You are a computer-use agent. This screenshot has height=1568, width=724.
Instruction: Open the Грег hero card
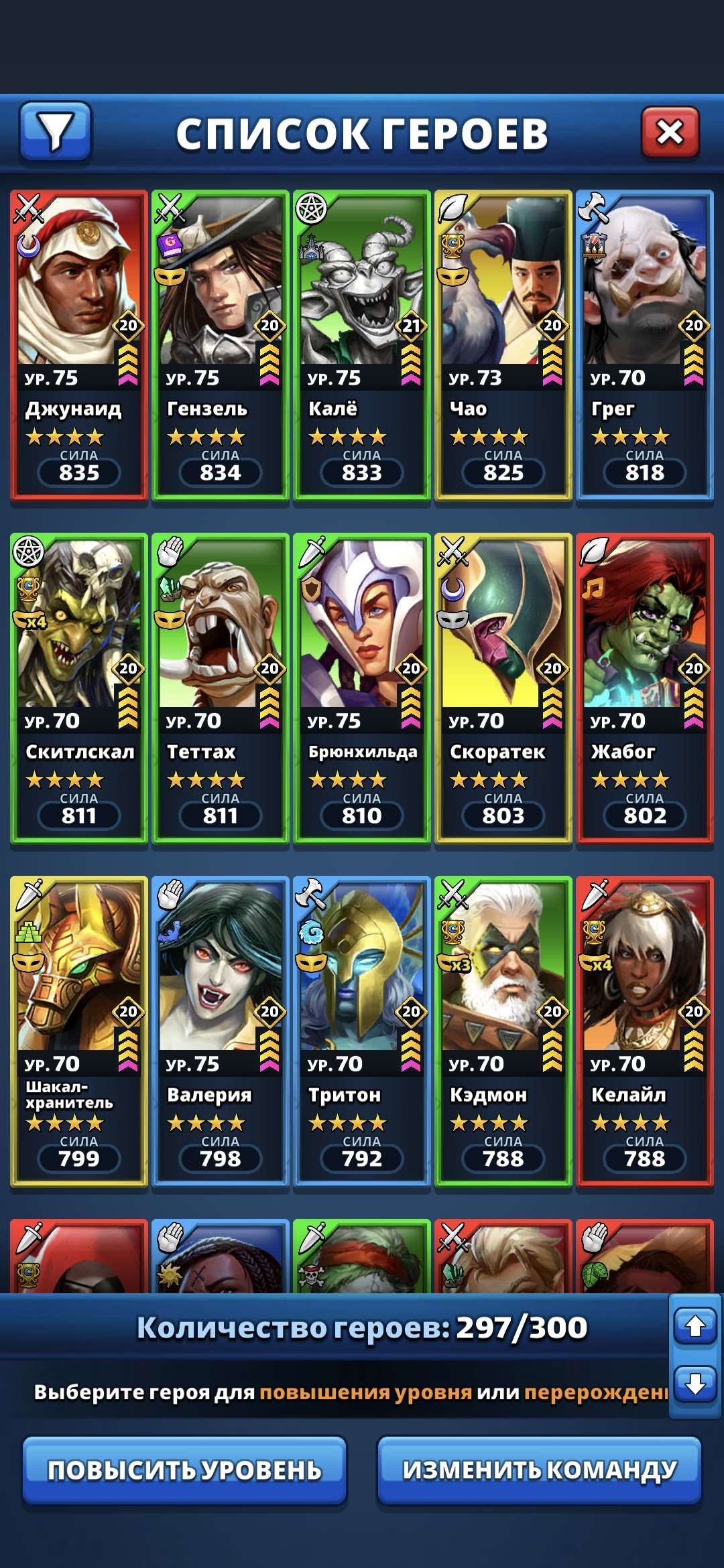tap(645, 345)
